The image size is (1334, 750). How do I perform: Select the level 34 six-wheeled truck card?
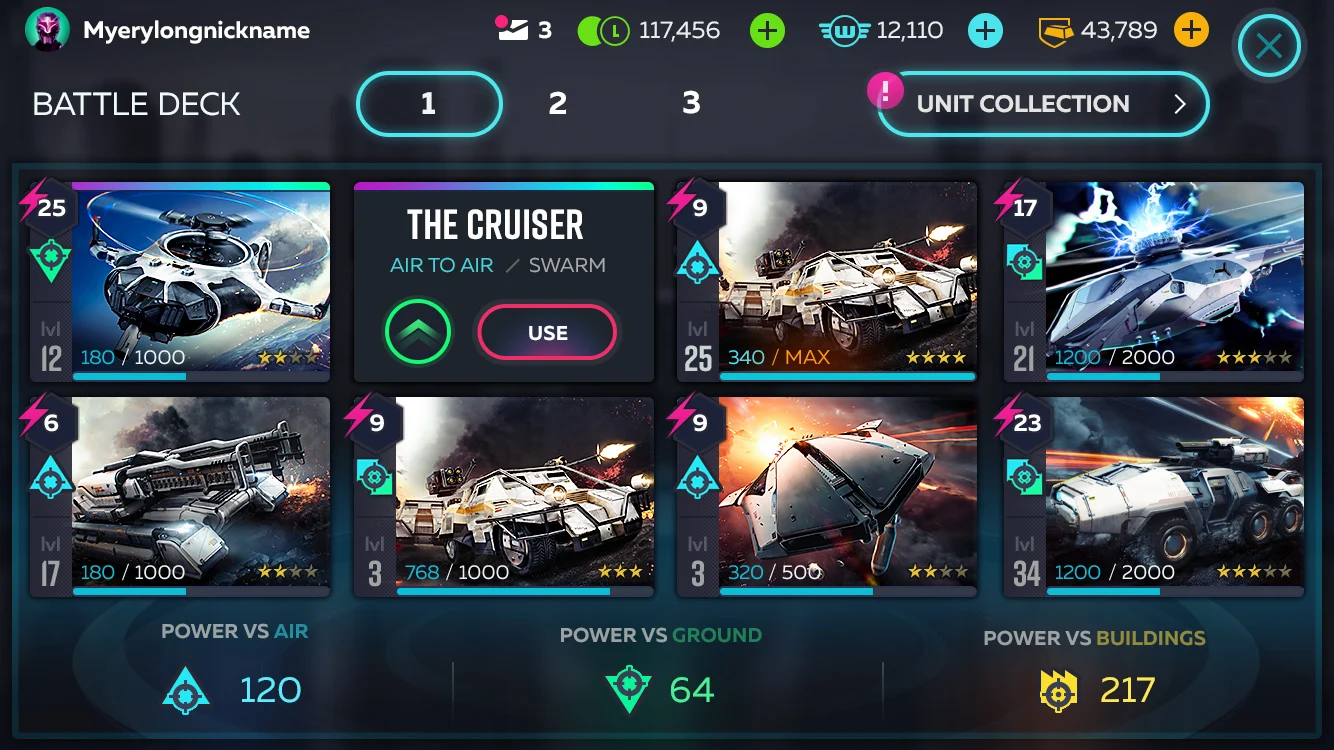(1173, 495)
